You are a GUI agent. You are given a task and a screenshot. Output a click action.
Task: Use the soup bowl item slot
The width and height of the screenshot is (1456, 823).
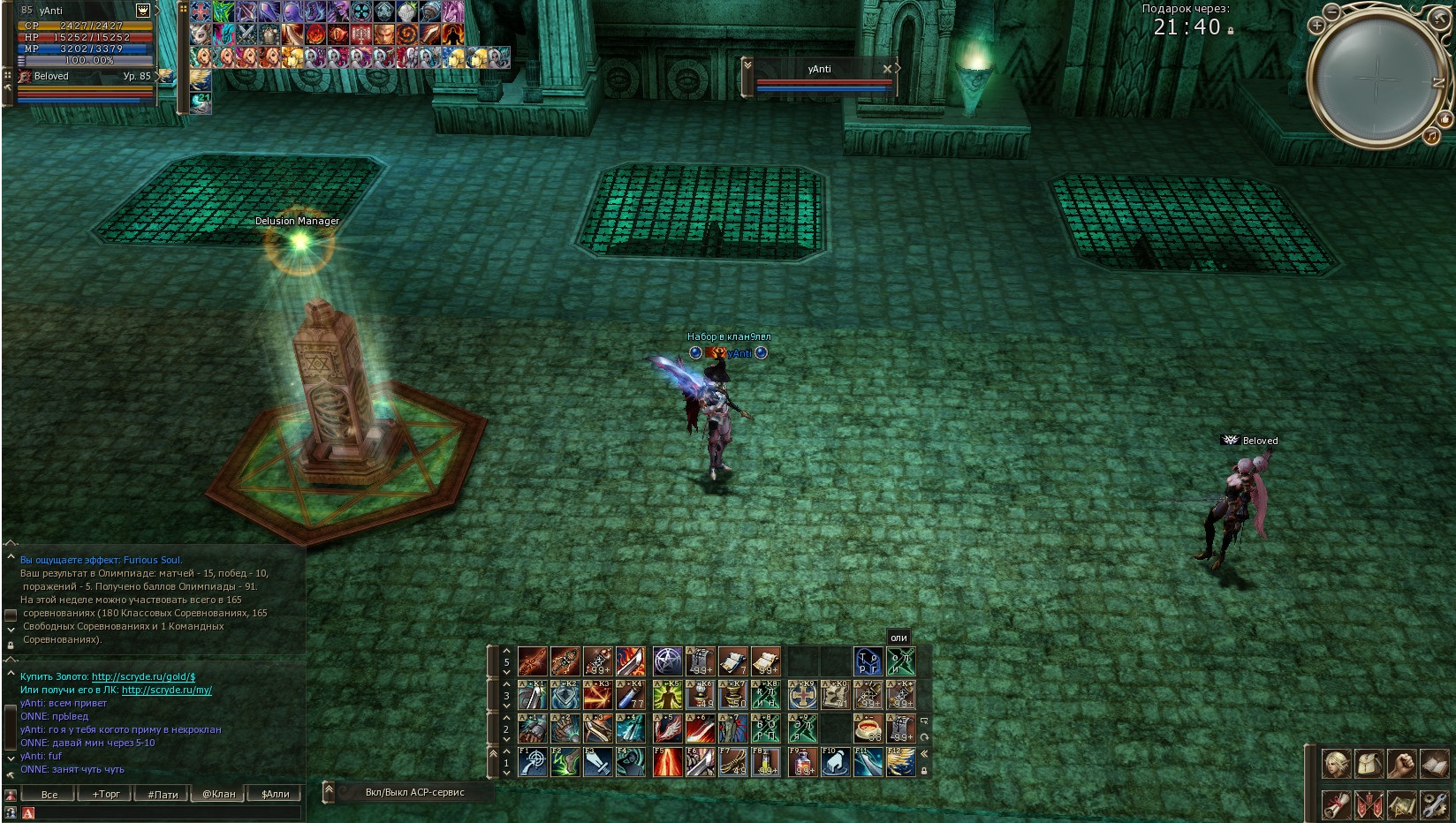868,729
